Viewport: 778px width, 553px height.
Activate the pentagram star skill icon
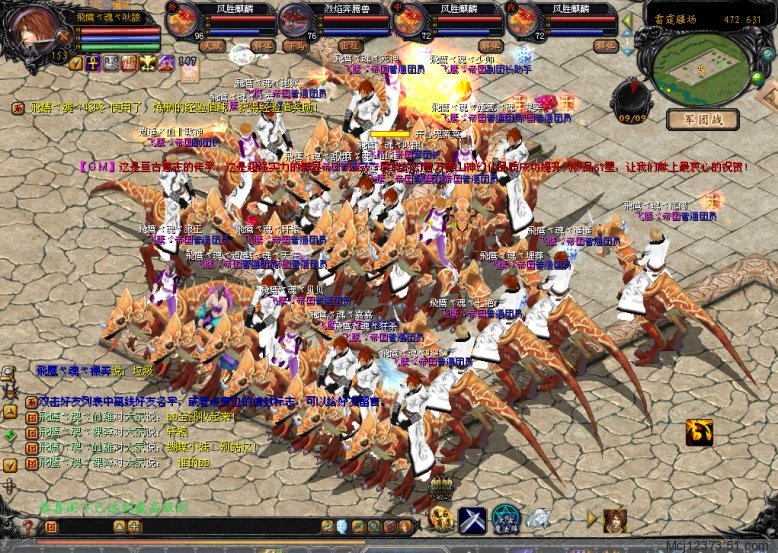(504, 518)
